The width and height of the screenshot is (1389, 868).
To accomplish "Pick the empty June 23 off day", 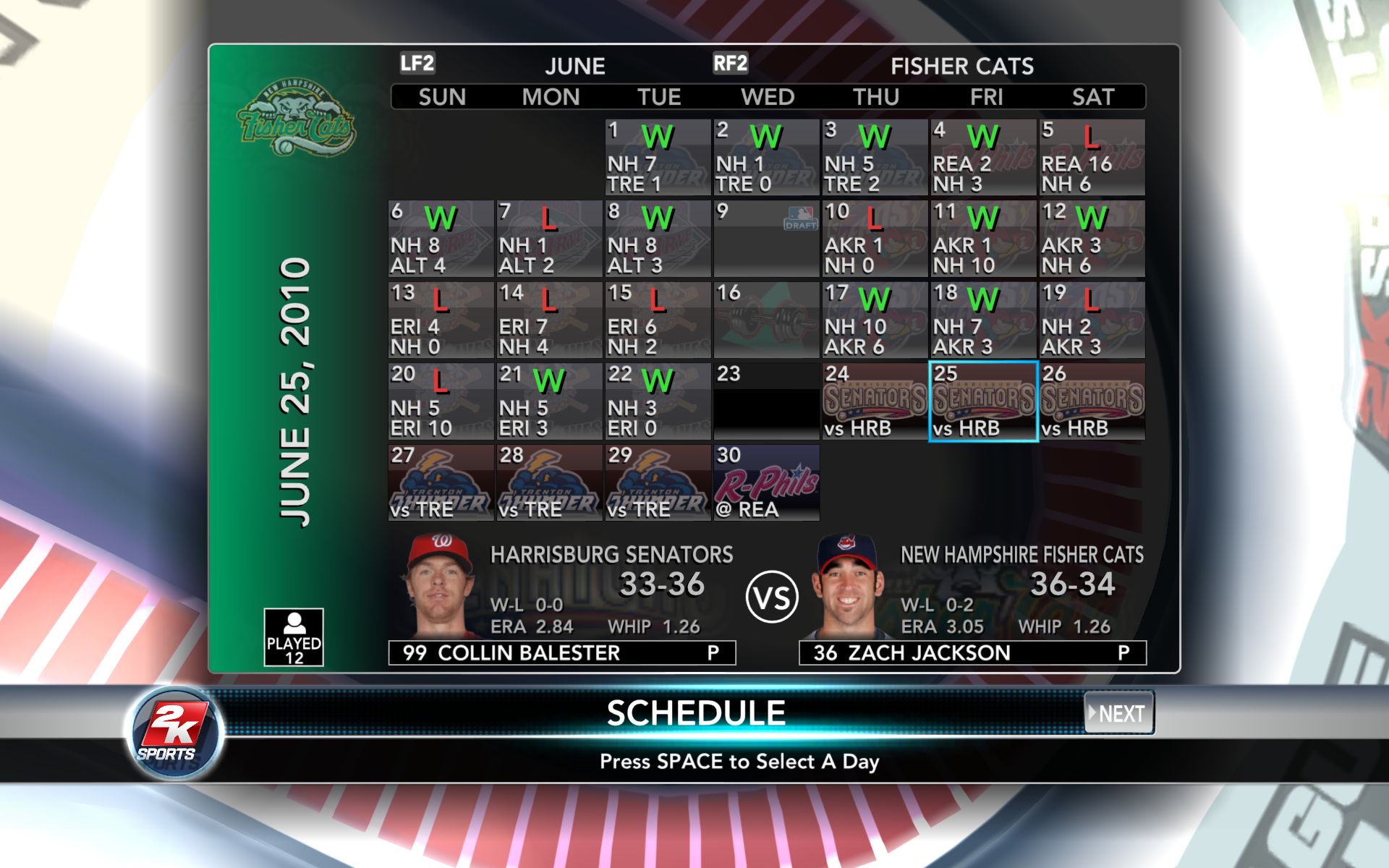I will (766, 402).
